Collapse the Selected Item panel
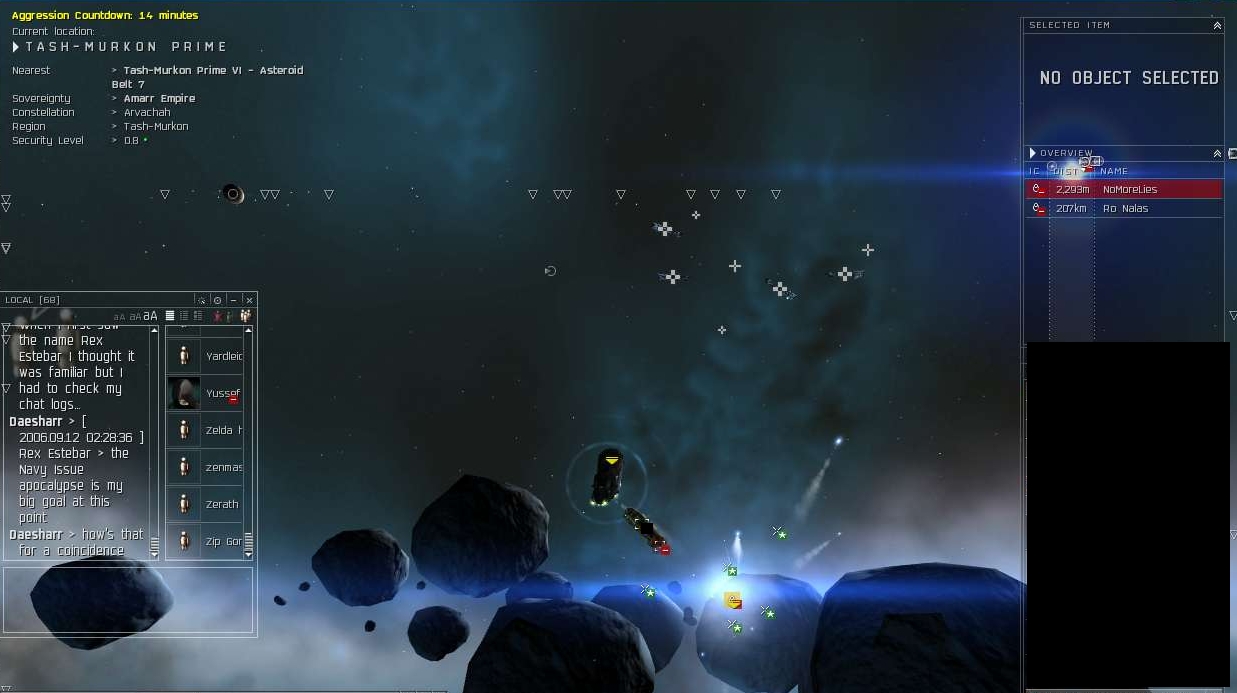This screenshot has height=693, width=1237. point(1217,26)
